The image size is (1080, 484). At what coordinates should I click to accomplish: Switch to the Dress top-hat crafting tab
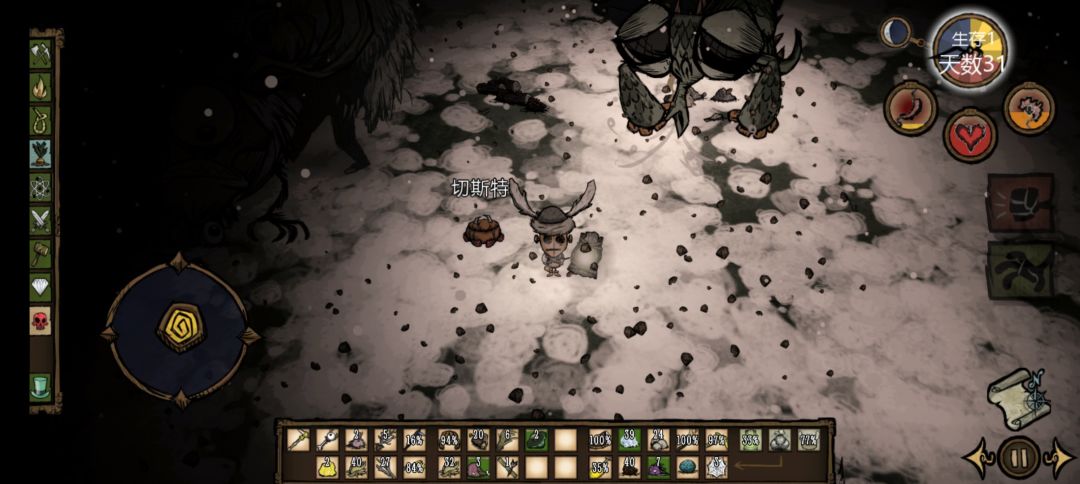pyautogui.click(x=40, y=385)
